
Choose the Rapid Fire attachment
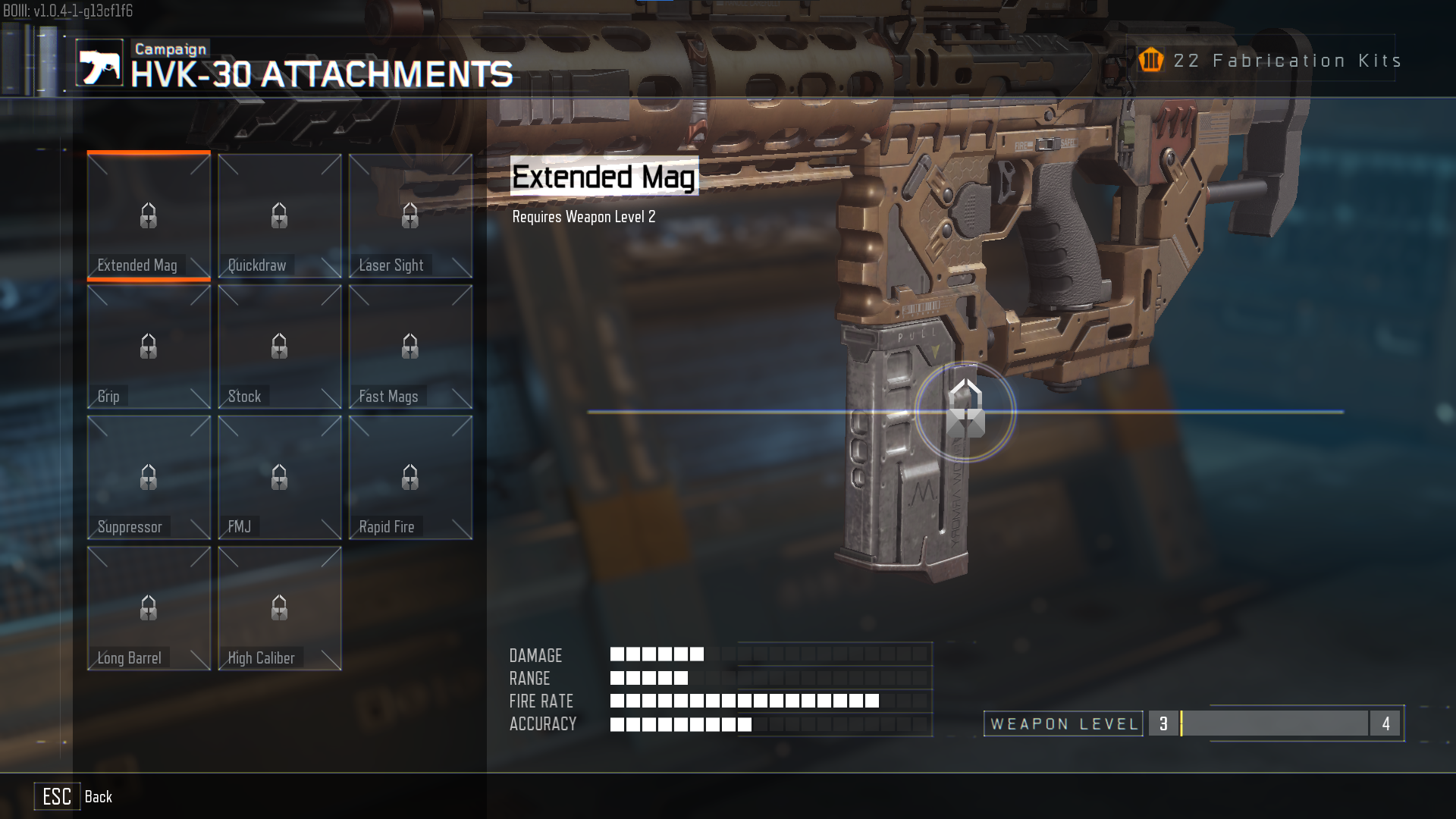[x=410, y=478]
